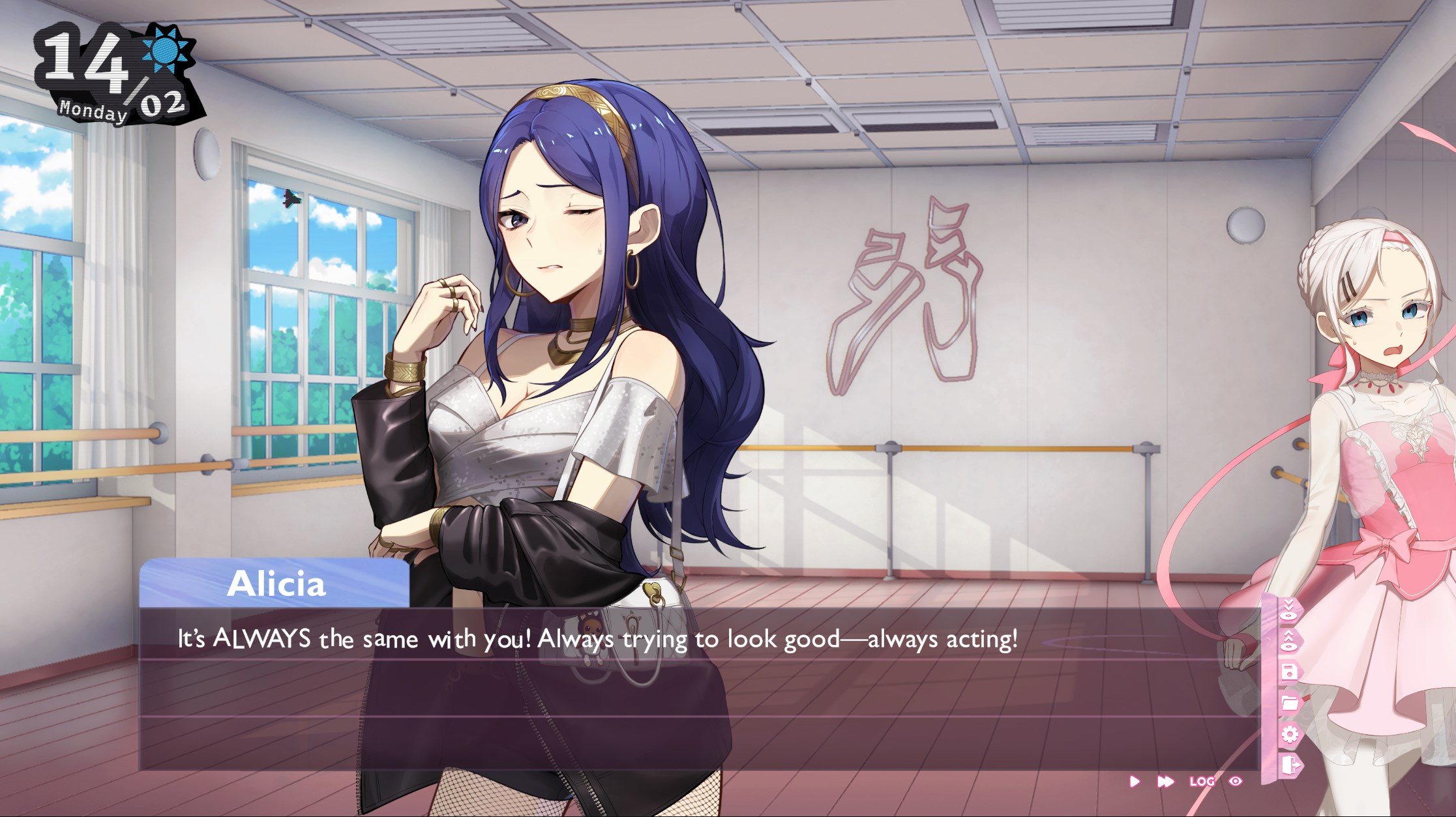Open the dialogue LOG
1456x817 pixels.
click(1202, 781)
